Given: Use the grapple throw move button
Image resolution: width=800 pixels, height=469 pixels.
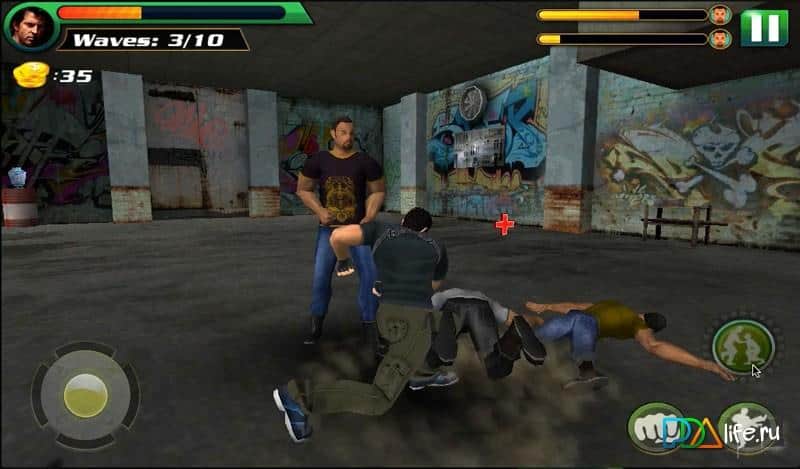Looking at the screenshot, I should click(742, 346).
